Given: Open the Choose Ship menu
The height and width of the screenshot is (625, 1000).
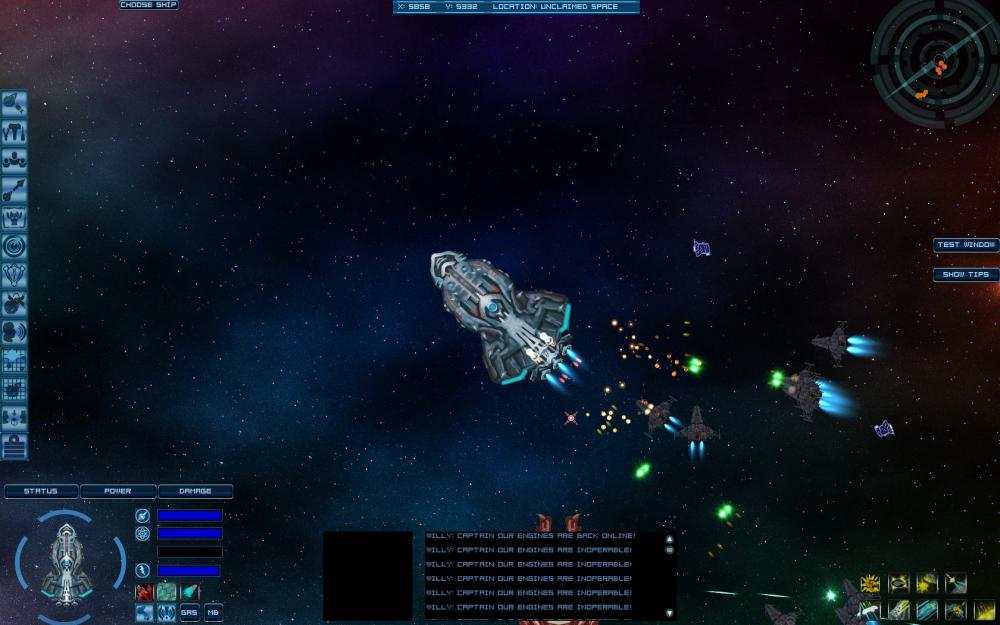Looking at the screenshot, I should [x=149, y=5].
